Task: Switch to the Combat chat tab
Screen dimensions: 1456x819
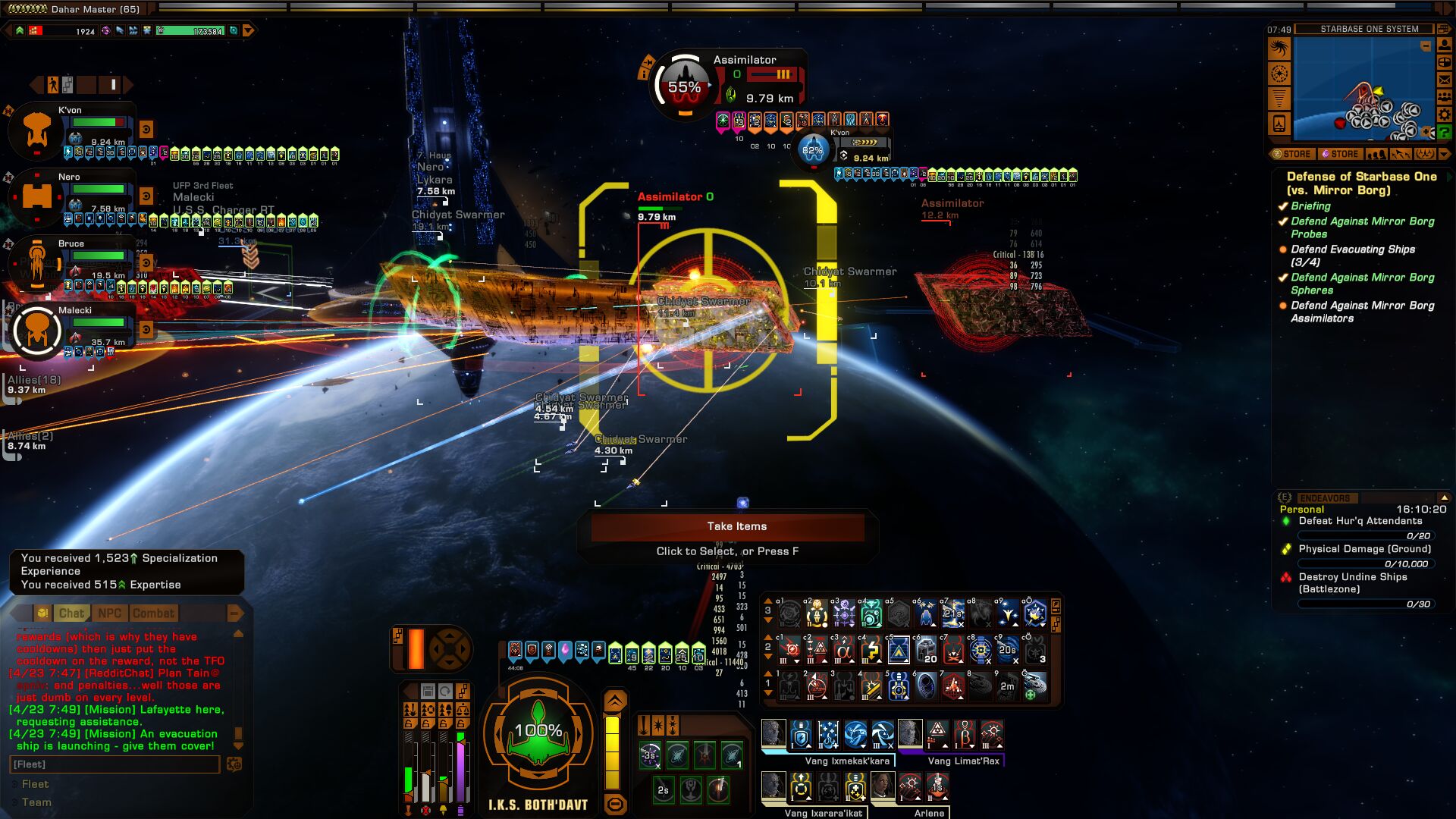Action: [153, 613]
